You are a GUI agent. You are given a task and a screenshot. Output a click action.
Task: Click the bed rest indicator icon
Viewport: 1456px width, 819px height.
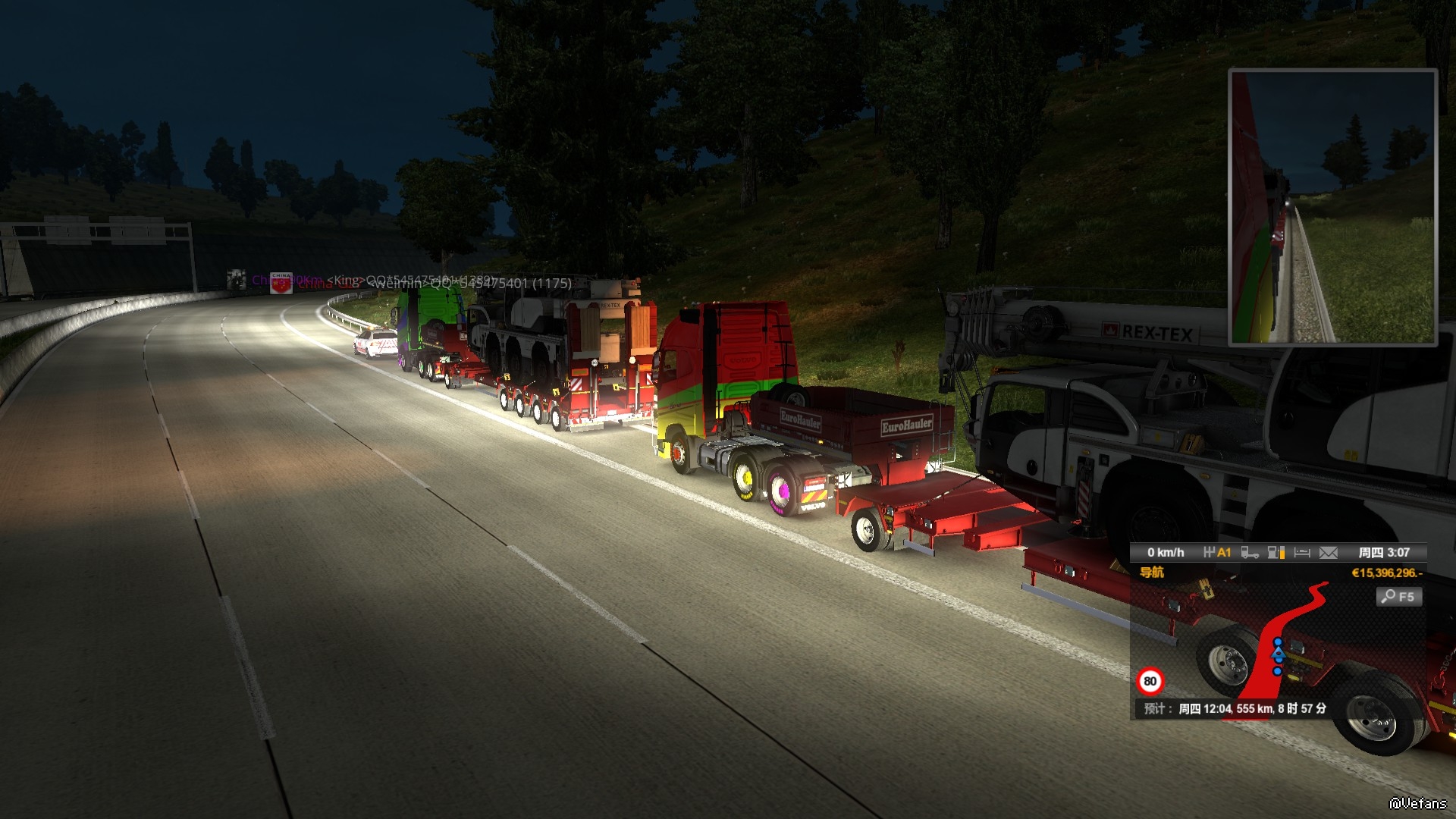1302,553
